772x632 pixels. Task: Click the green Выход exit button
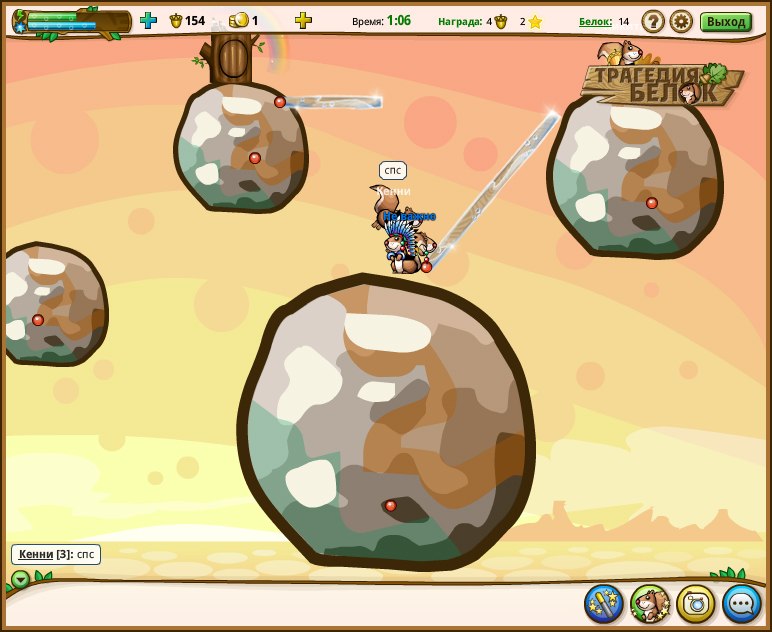(726, 22)
